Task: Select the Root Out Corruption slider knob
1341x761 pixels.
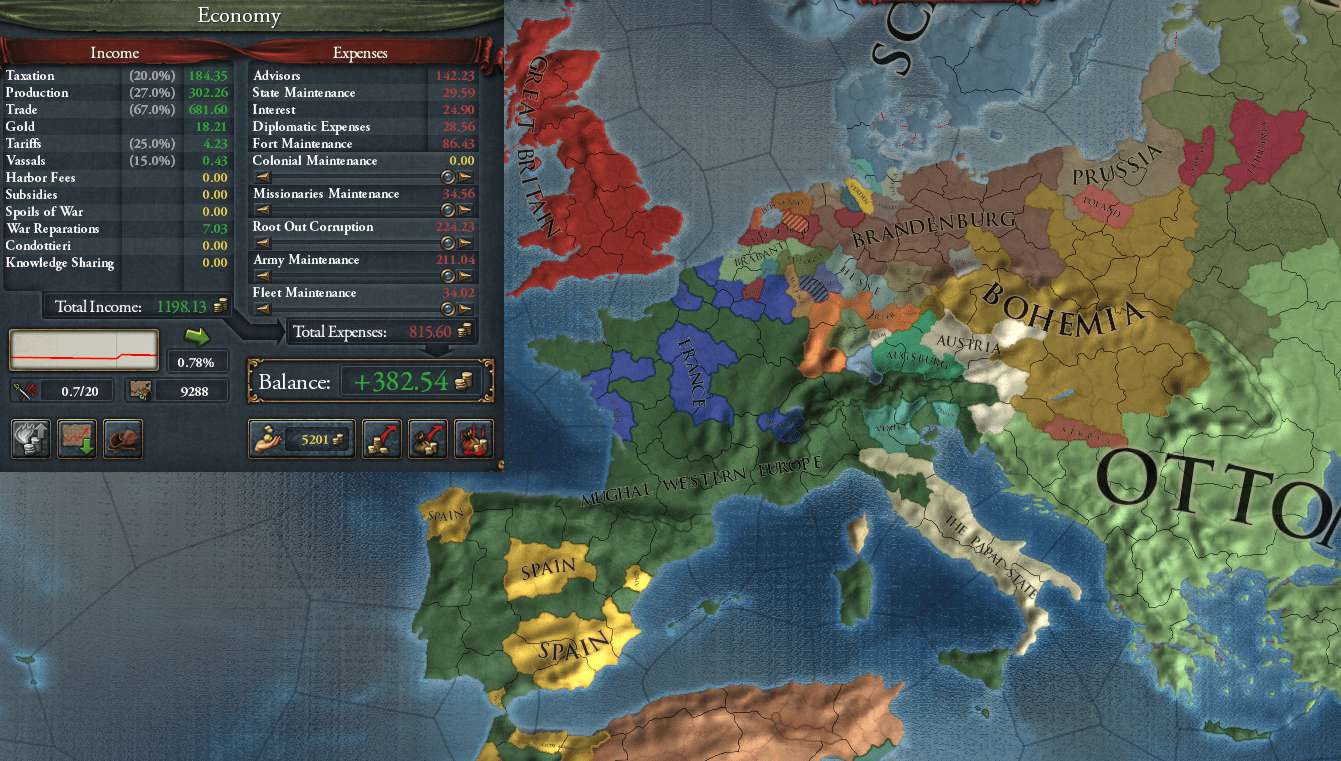Action: click(x=448, y=243)
